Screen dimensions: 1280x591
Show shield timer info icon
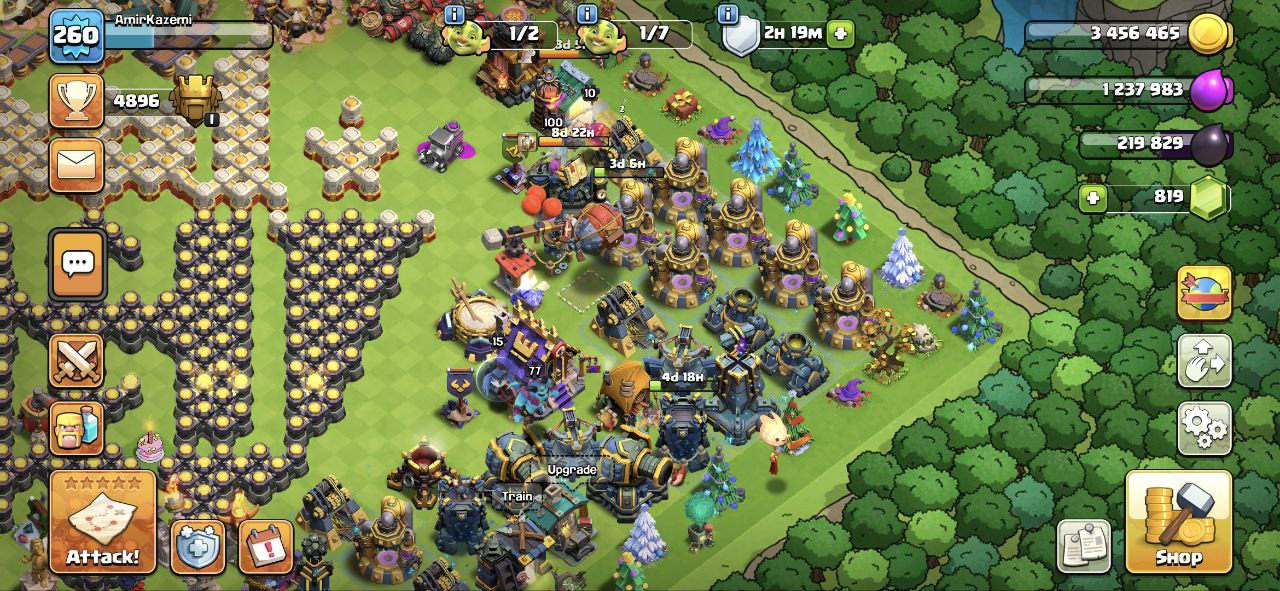[728, 14]
